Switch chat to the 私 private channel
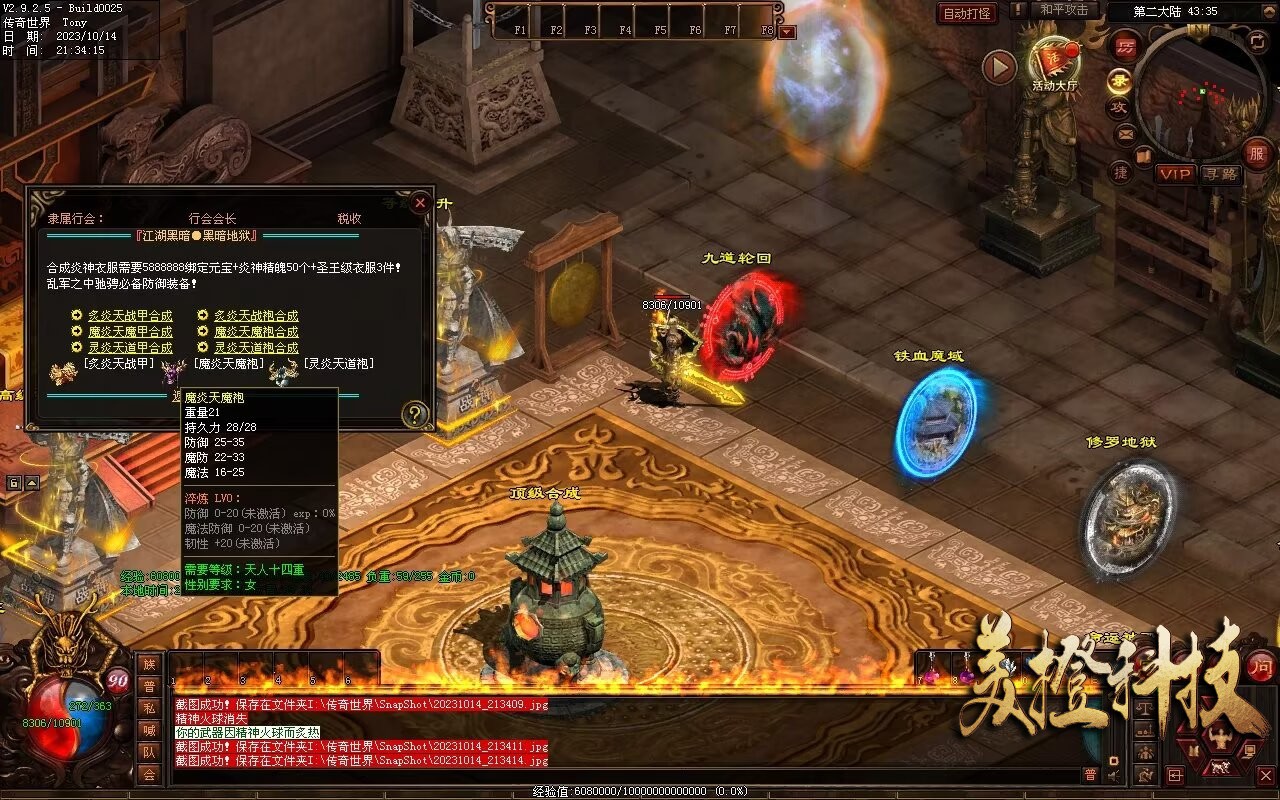 pos(149,708)
